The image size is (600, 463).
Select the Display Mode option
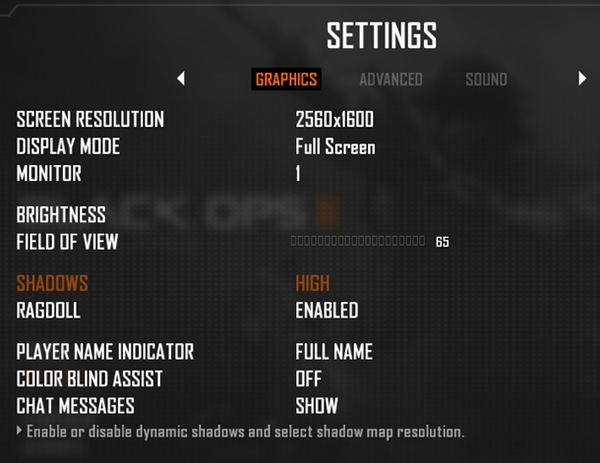tap(335, 147)
